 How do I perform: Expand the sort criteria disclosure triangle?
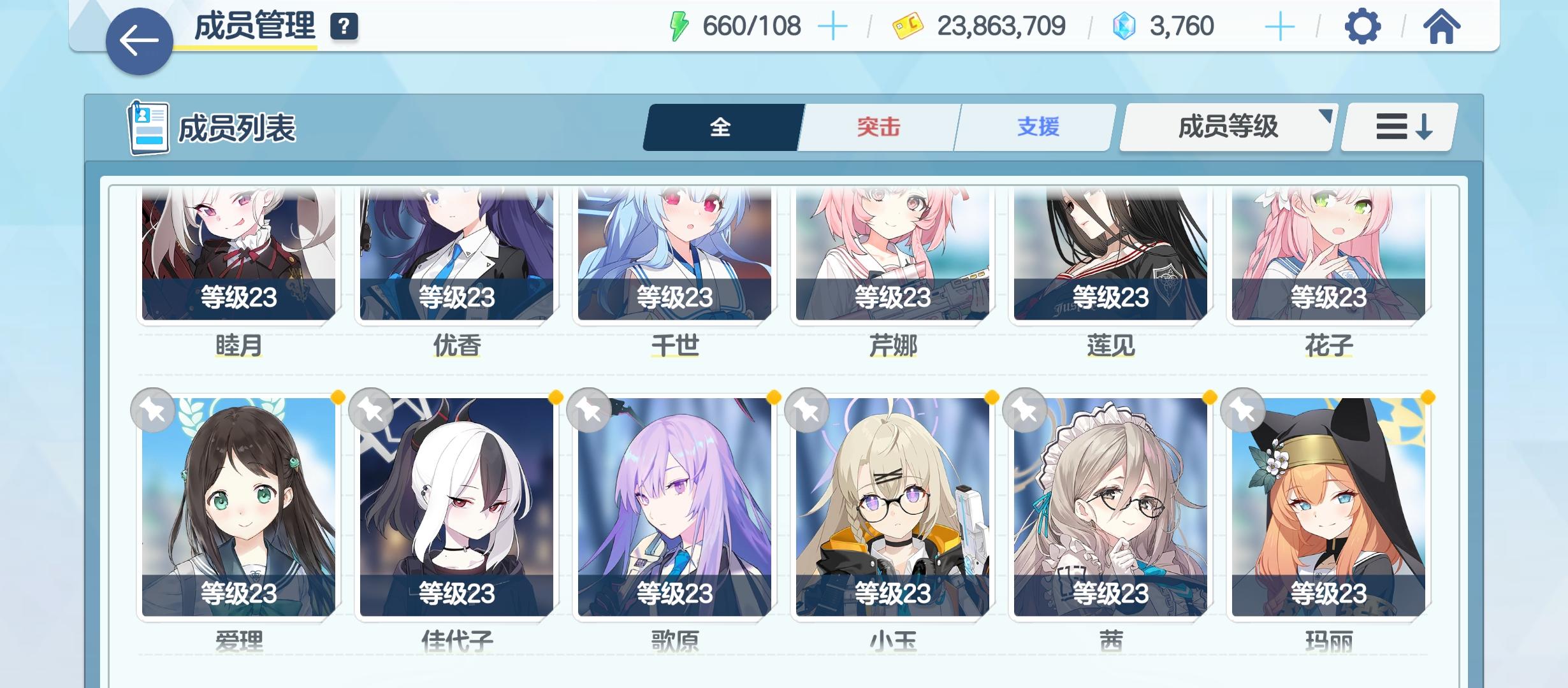(x=1325, y=118)
